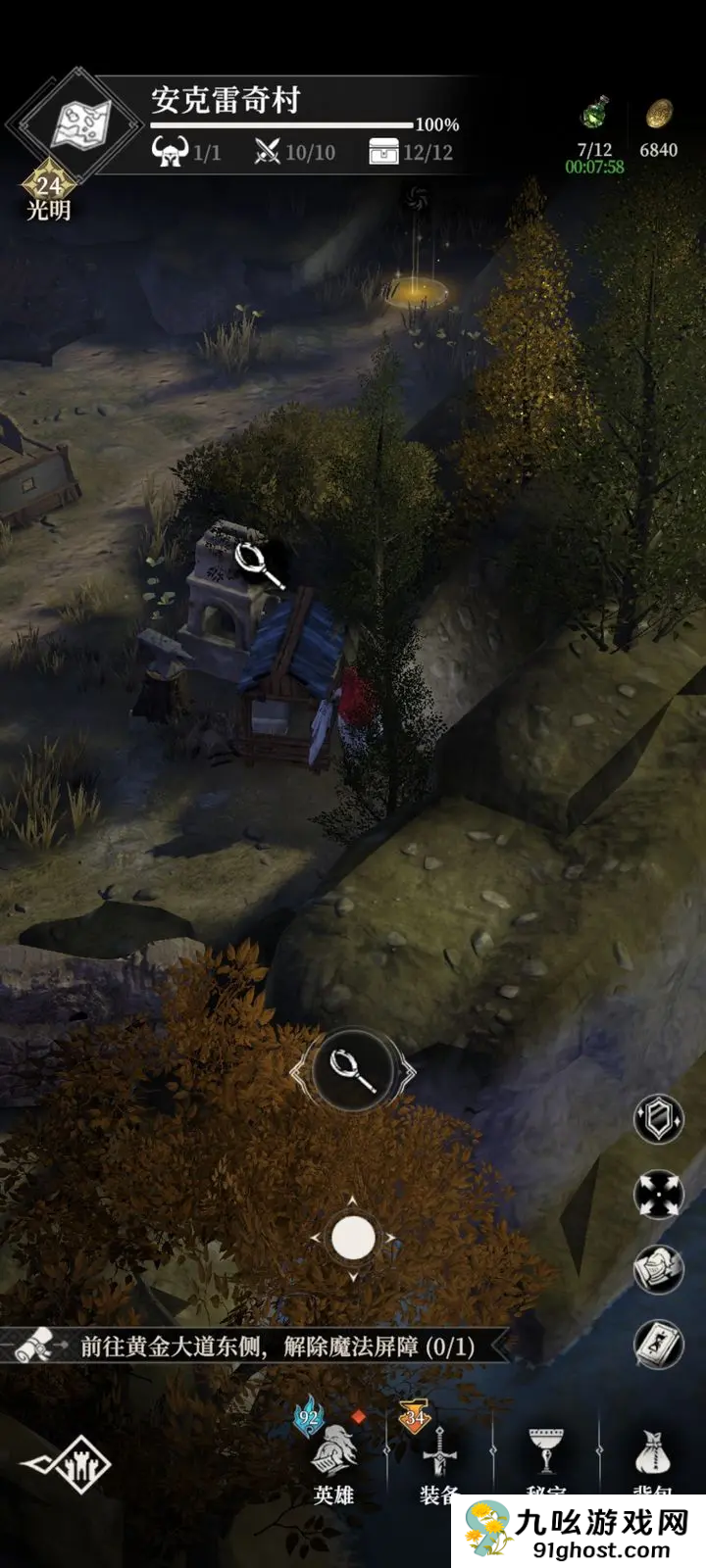This screenshot has width=706, height=1568.
Task: Tap the gold coin currency icon
Action: click(x=659, y=115)
